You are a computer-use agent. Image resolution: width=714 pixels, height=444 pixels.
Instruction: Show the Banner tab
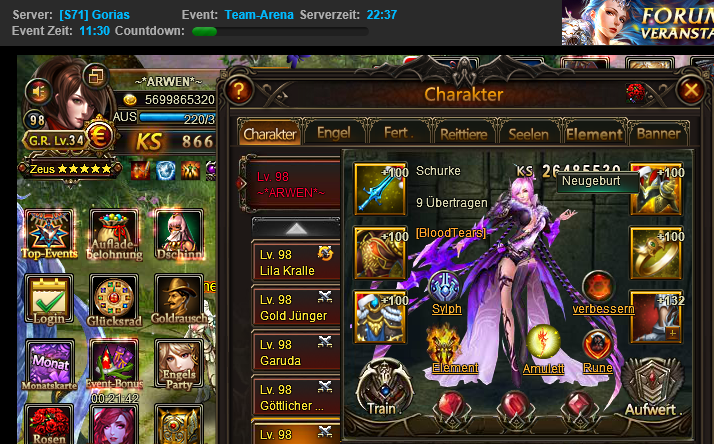(x=658, y=133)
